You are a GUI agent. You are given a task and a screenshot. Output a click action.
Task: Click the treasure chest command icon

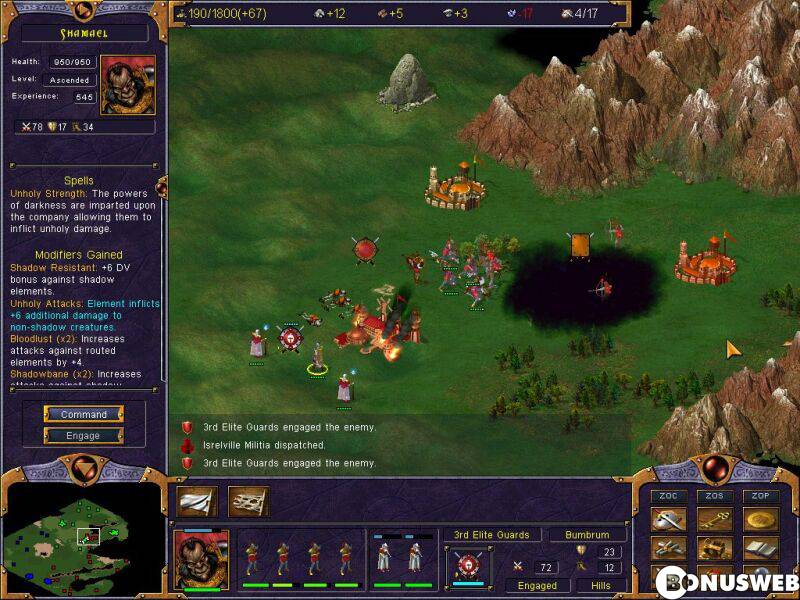click(715, 548)
